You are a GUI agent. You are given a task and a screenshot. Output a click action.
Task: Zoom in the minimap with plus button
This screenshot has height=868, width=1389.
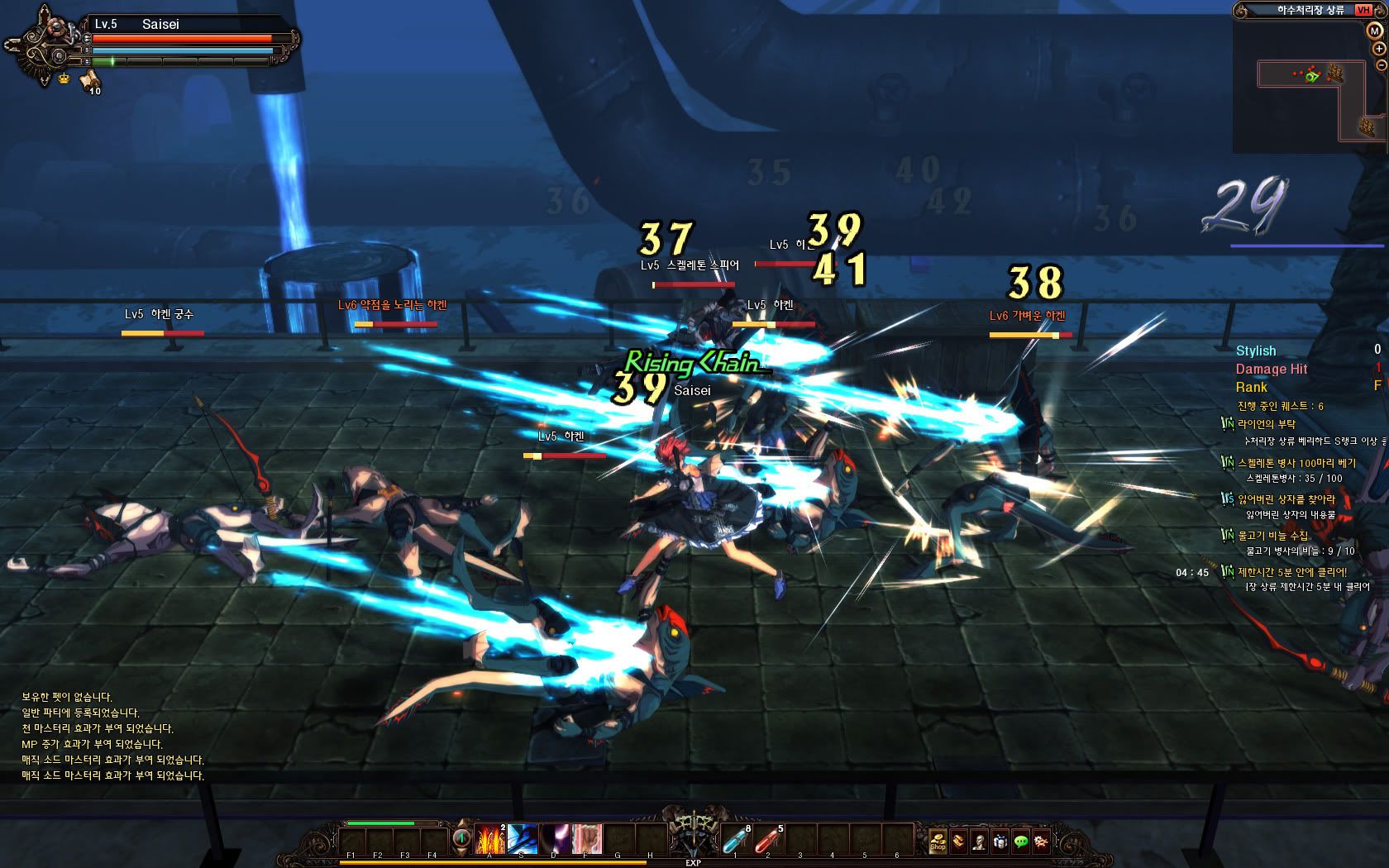1379,49
